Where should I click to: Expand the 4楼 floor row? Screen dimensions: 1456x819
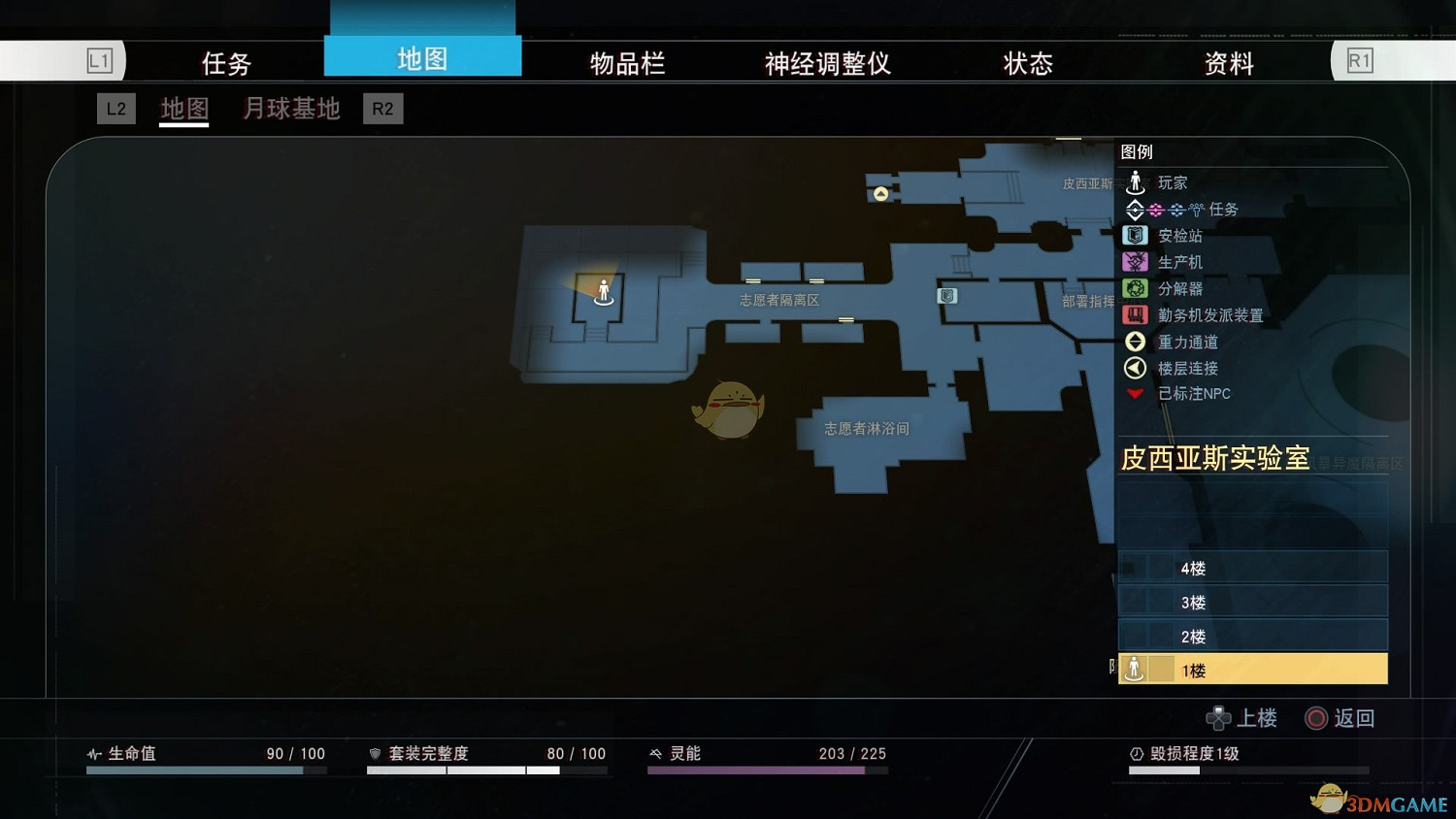coord(1252,567)
